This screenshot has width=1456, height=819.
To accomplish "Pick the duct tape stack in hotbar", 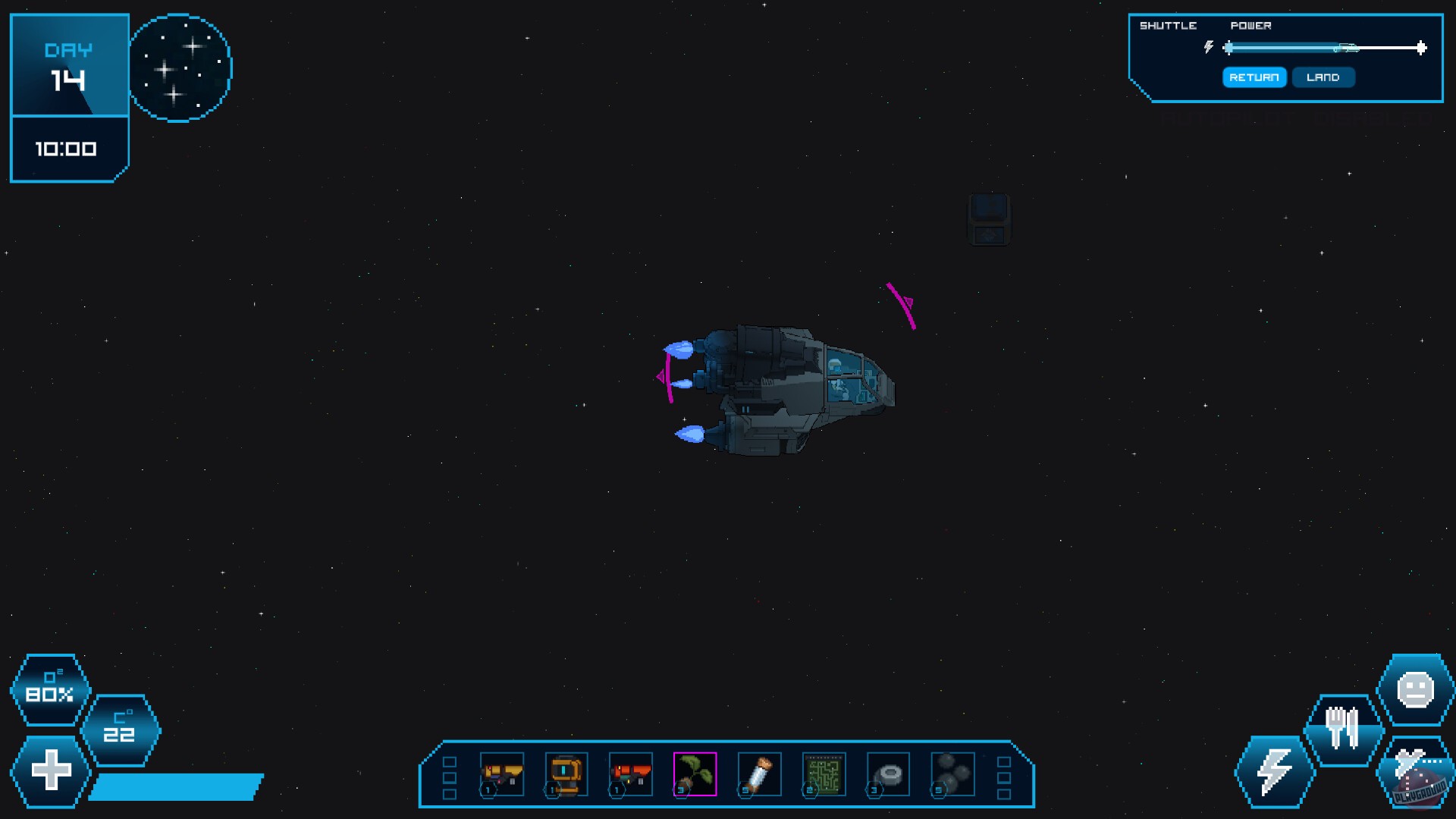I will (x=887, y=773).
